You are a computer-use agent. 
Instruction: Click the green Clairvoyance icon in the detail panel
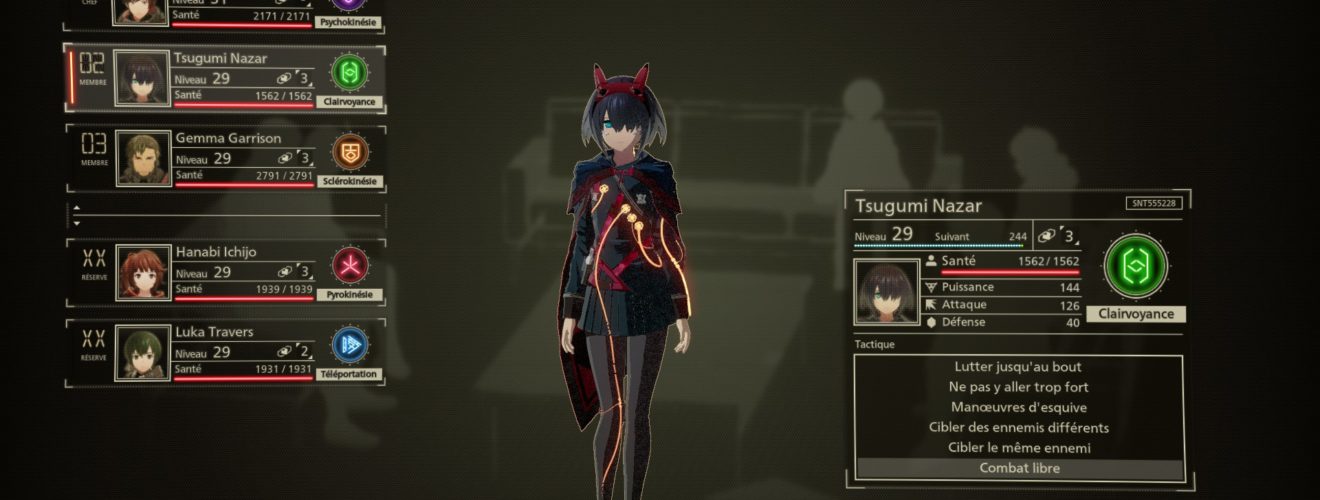[1135, 266]
